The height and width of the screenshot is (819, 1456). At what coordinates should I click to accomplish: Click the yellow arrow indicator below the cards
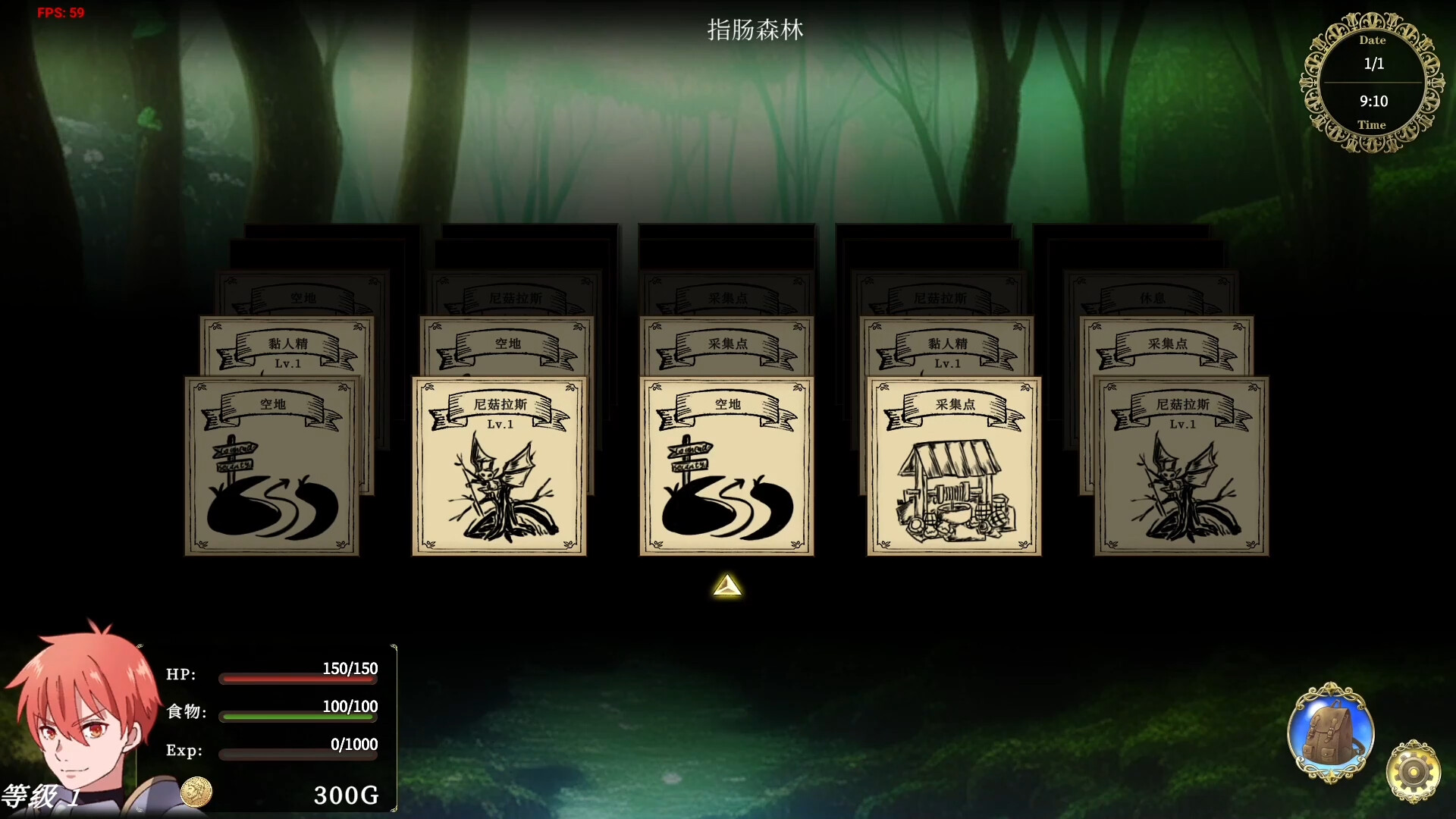[x=726, y=585]
